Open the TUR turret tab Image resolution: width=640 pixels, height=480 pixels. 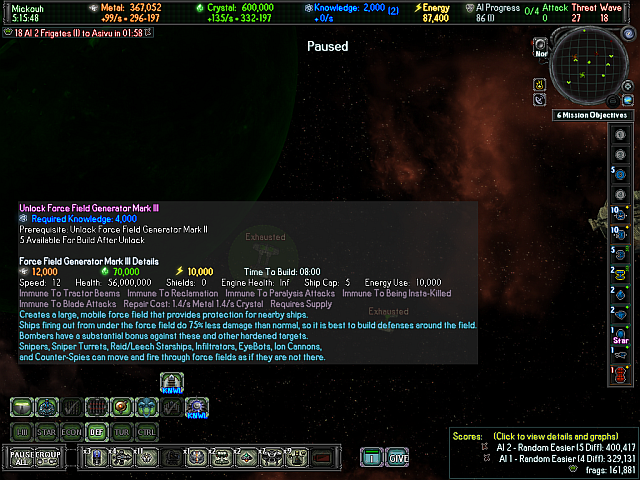tap(122, 431)
